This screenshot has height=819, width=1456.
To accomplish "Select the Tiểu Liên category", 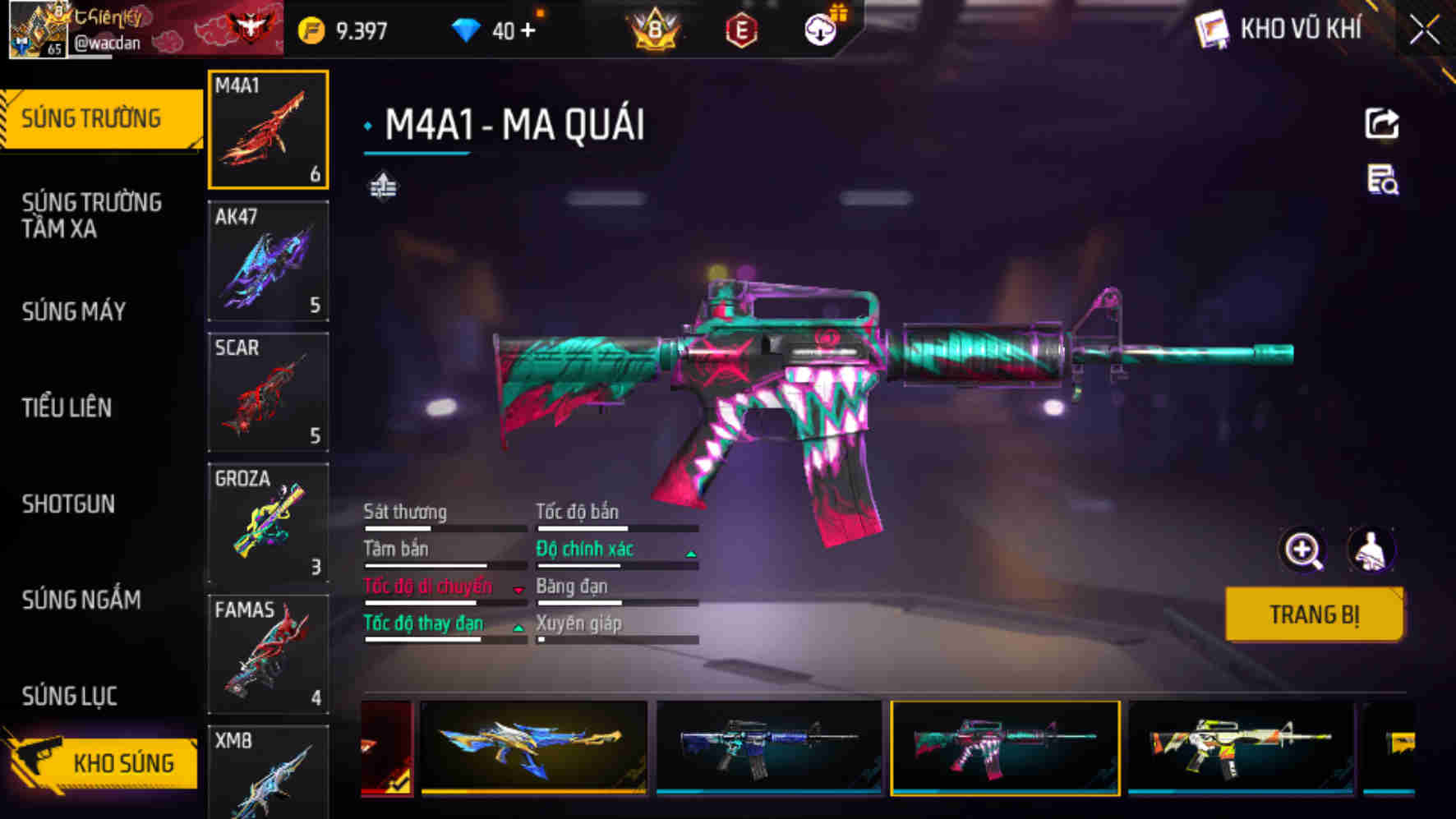I will coord(67,407).
